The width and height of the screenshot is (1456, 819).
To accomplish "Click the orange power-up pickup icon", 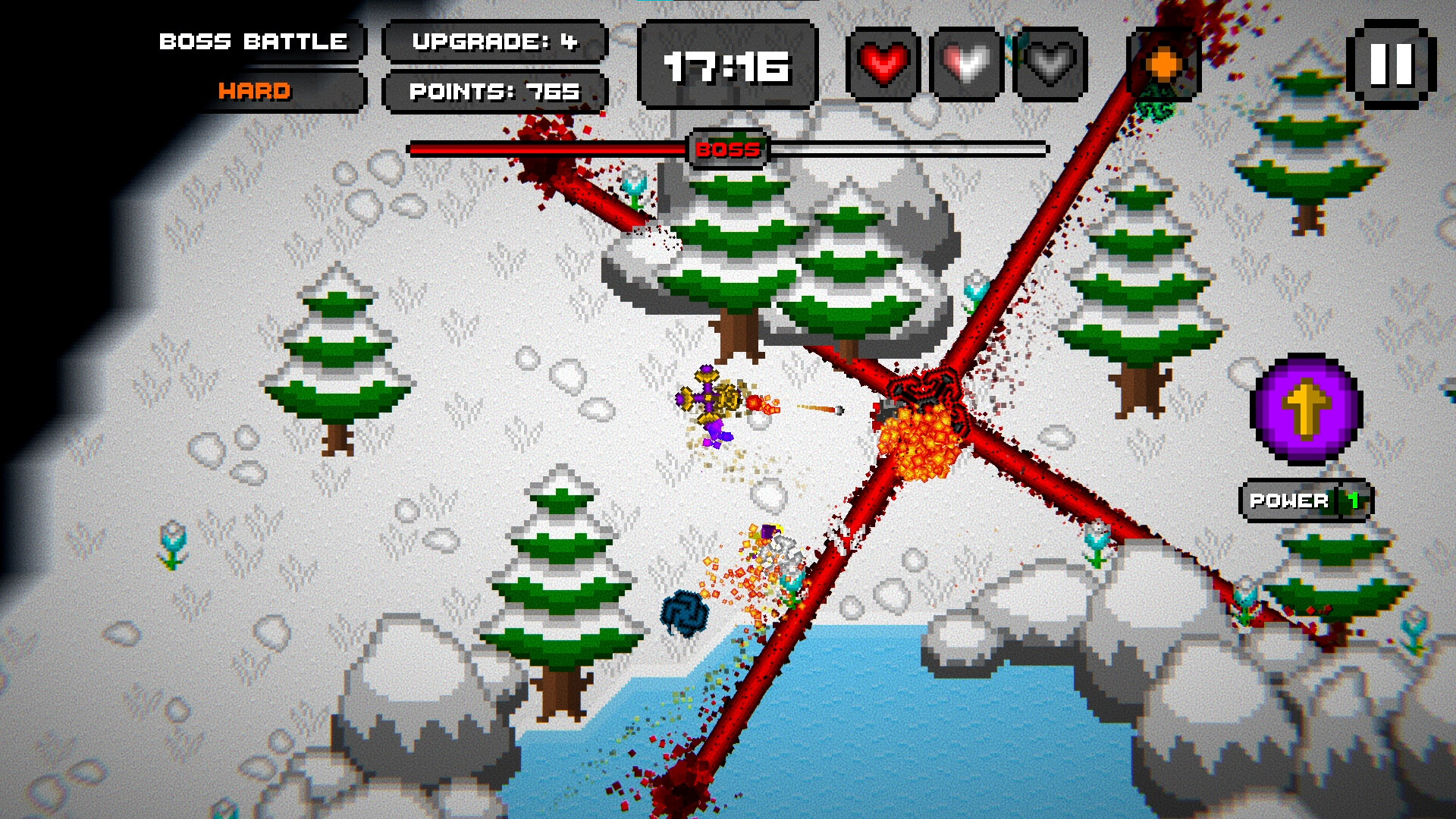I will (x=1162, y=64).
